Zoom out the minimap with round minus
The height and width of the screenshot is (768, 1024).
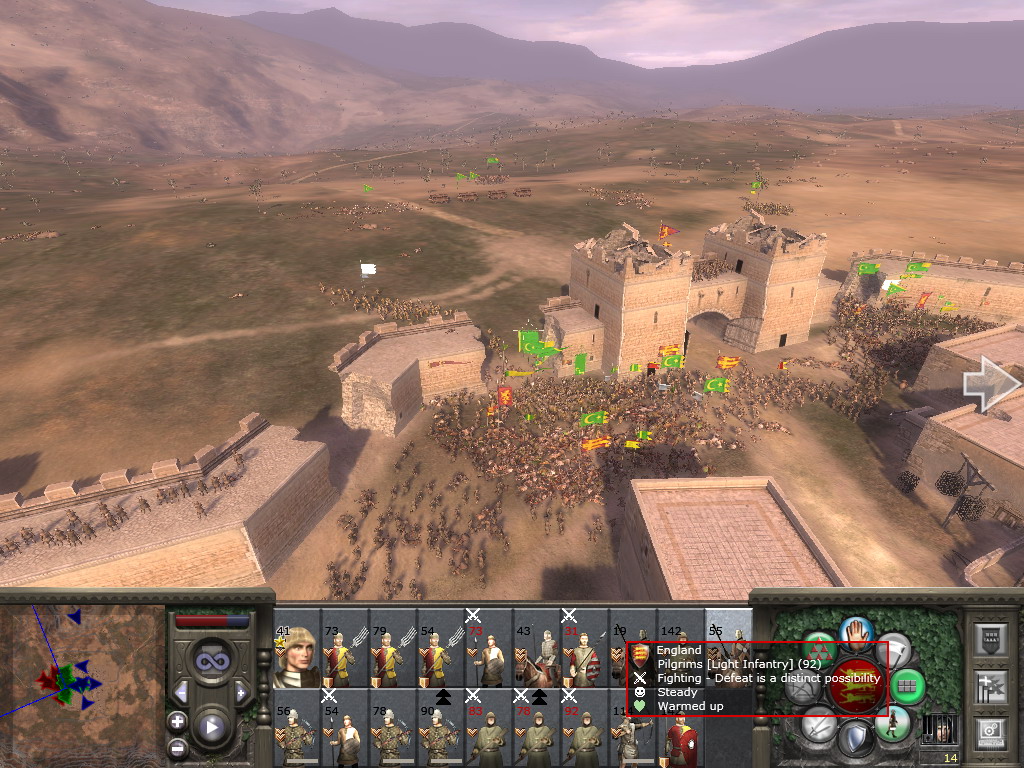point(177,746)
